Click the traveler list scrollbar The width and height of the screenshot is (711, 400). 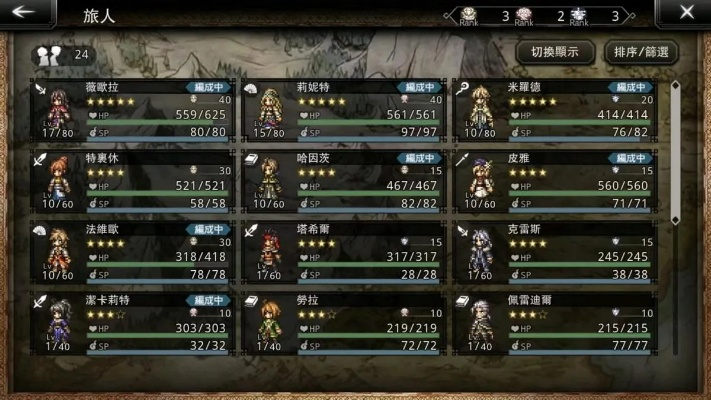click(675, 150)
